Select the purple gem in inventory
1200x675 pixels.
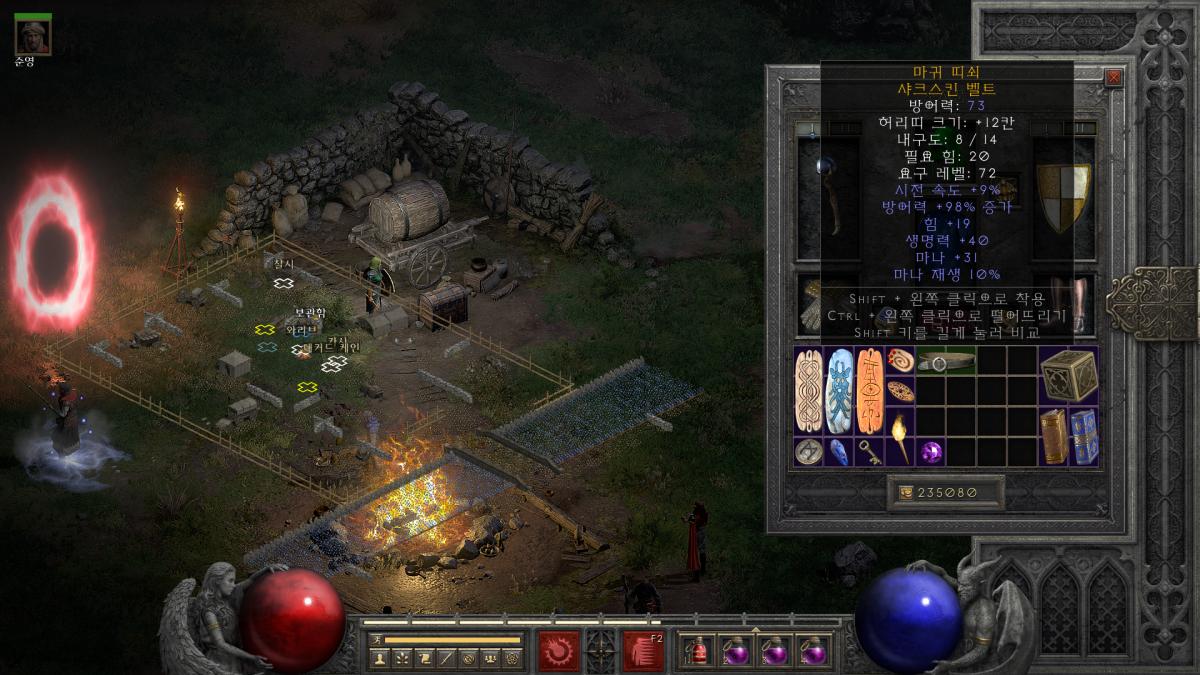(931, 452)
